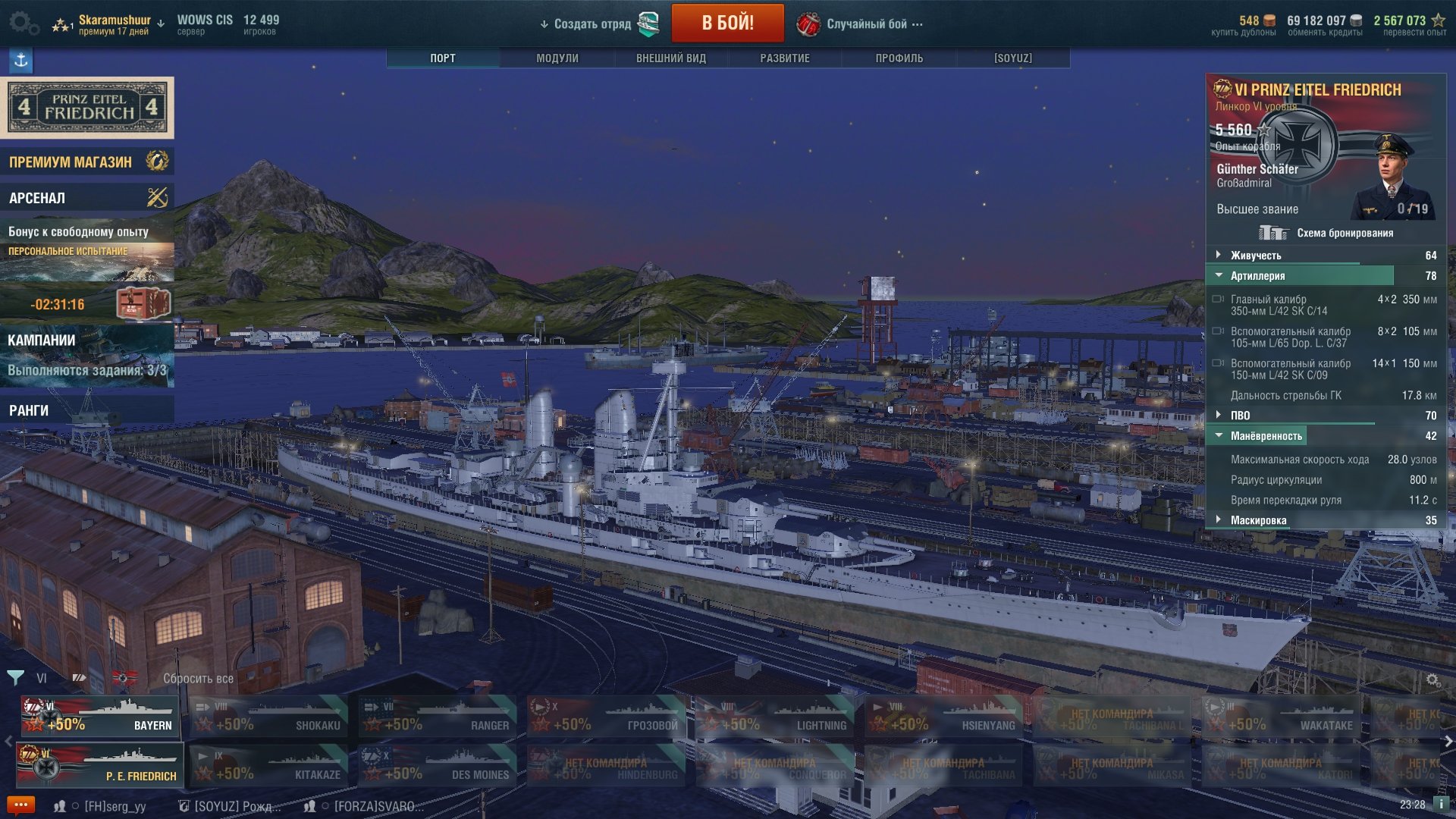1456x819 pixels.
Task: Open the ВНЕШНИЙ ВИД tab
Action: [671, 58]
